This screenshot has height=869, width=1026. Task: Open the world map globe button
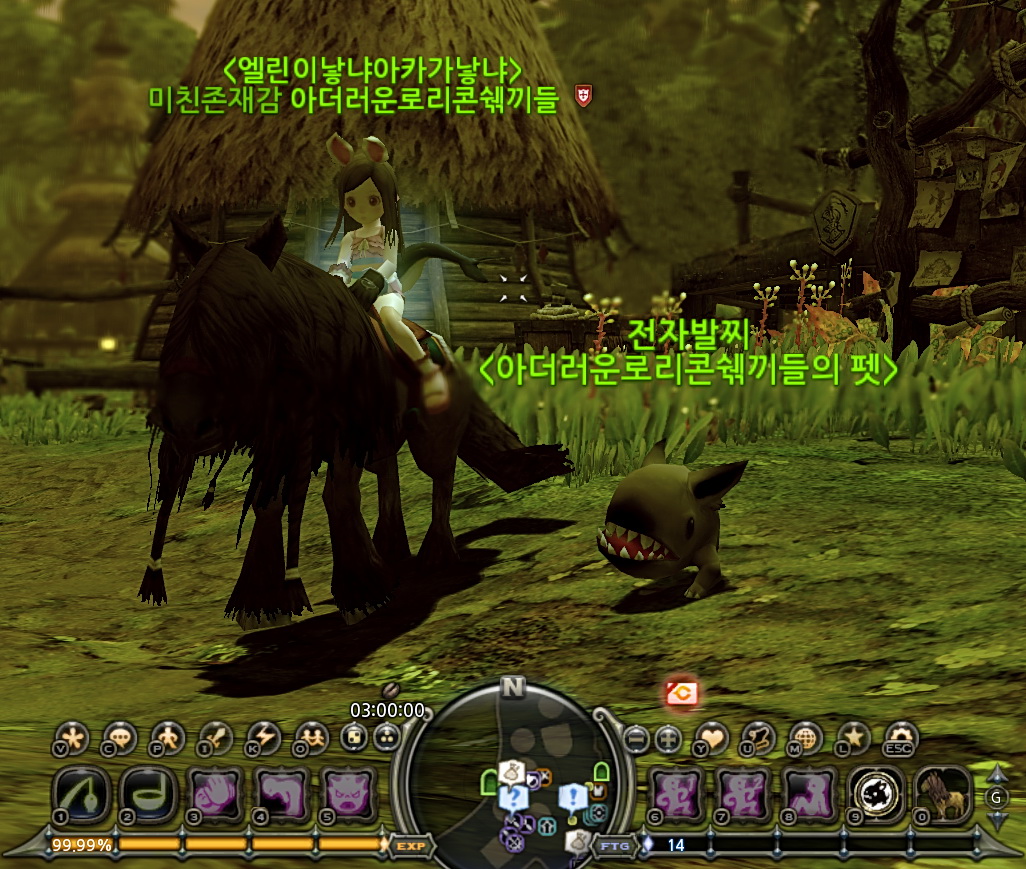(x=806, y=738)
